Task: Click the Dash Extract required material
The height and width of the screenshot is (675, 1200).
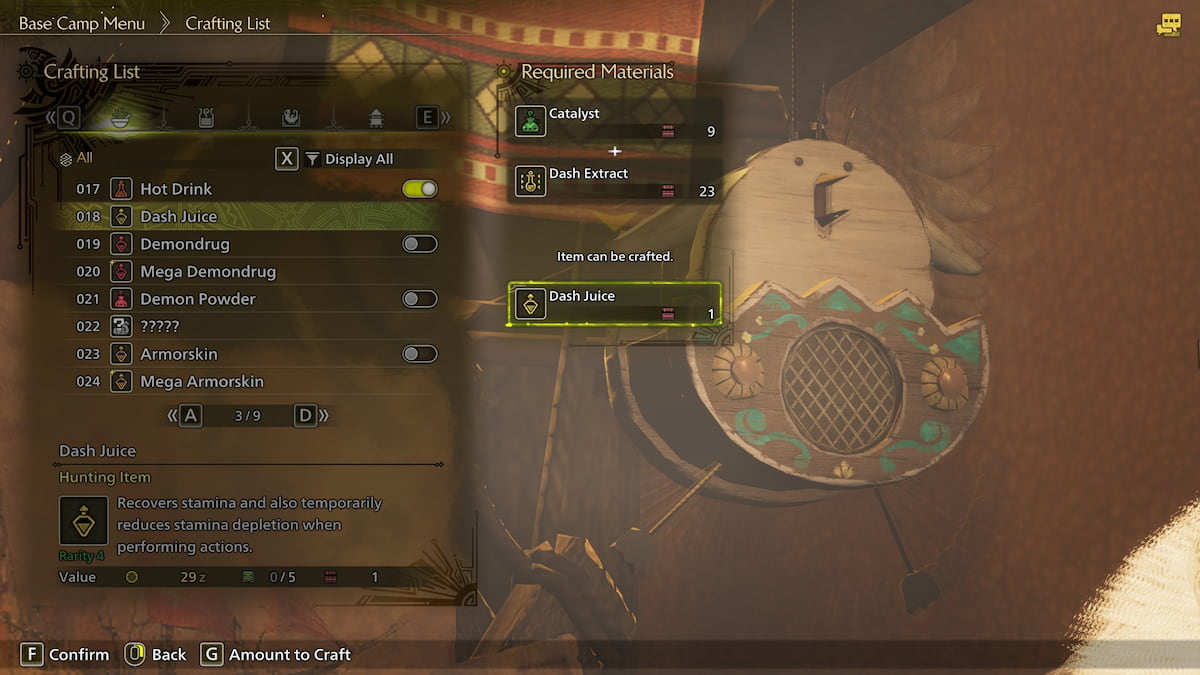Action: point(615,181)
